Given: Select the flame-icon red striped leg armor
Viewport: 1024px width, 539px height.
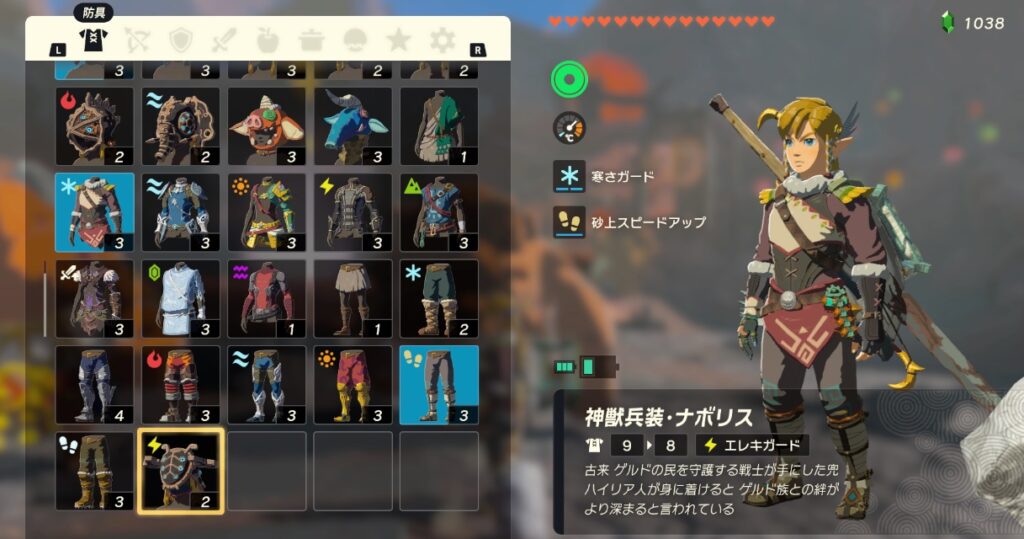Looking at the screenshot, I should pos(180,384).
